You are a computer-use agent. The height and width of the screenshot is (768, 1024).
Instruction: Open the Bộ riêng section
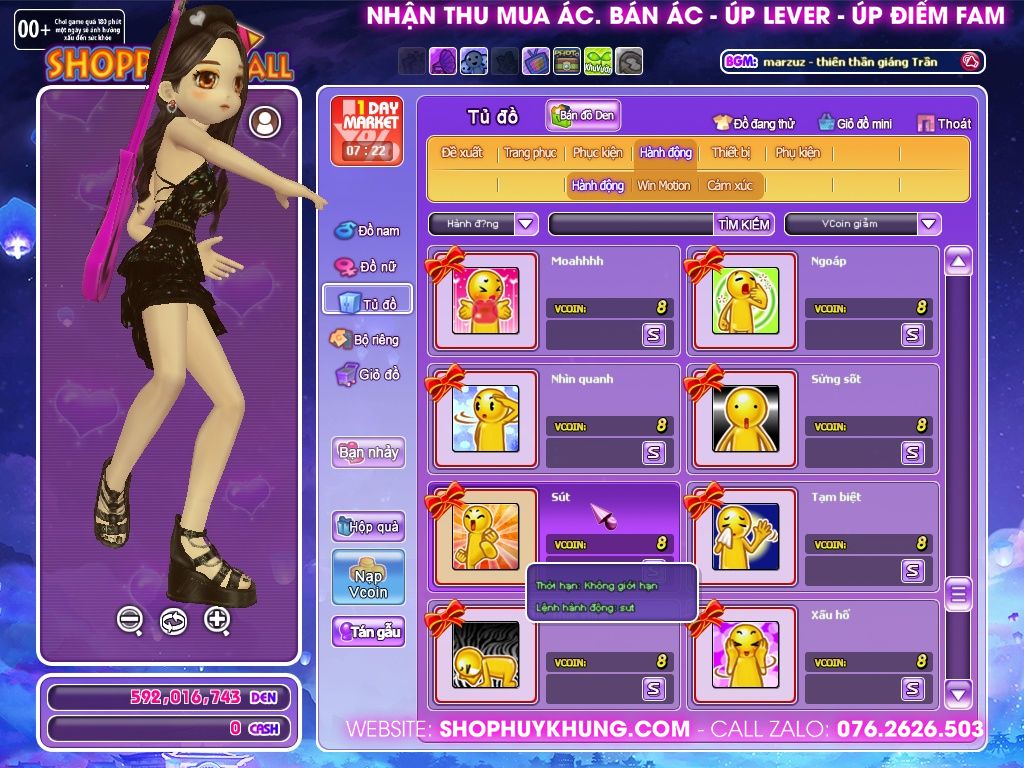tap(366, 339)
